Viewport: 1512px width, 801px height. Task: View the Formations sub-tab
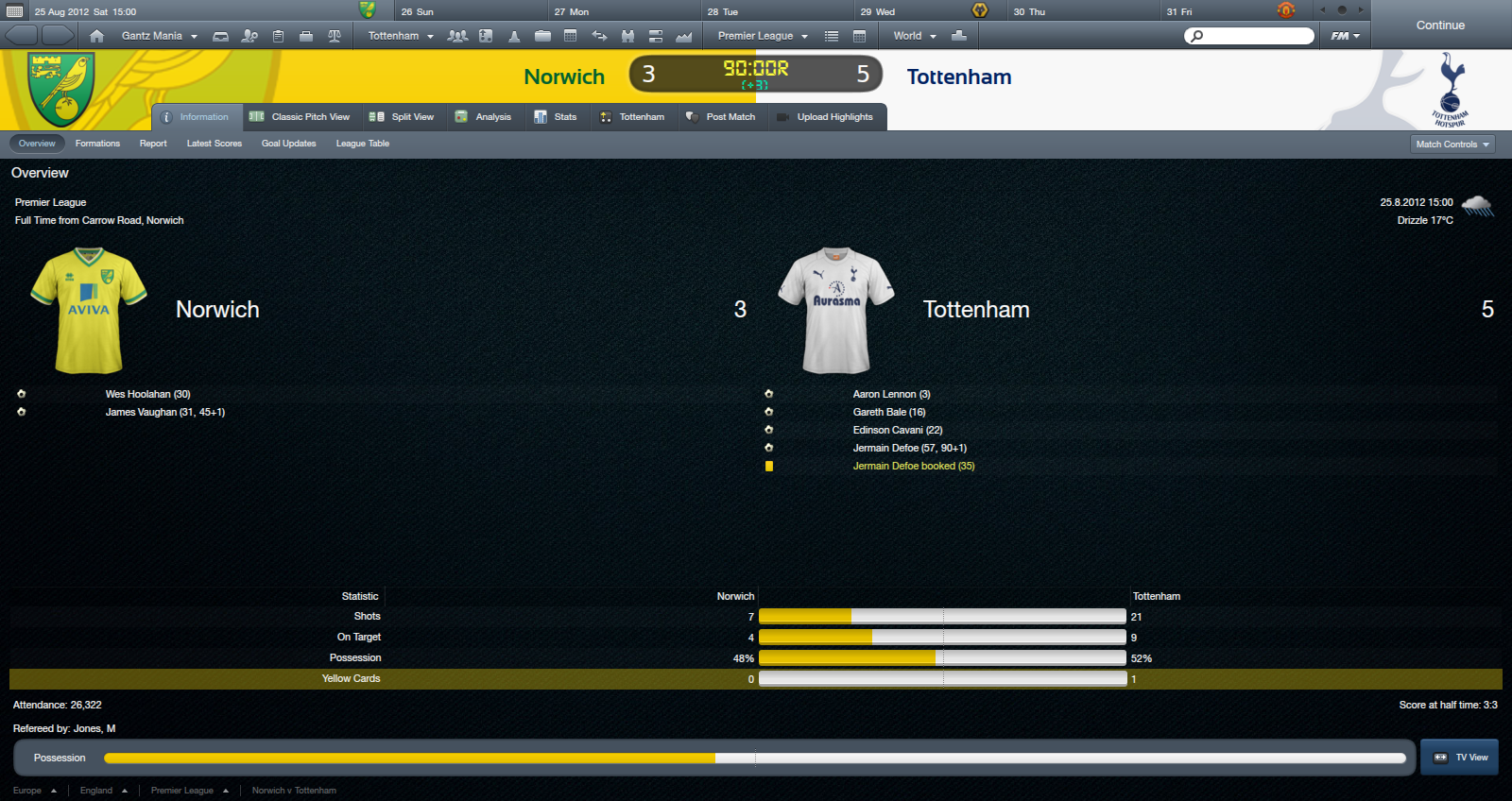coord(97,144)
